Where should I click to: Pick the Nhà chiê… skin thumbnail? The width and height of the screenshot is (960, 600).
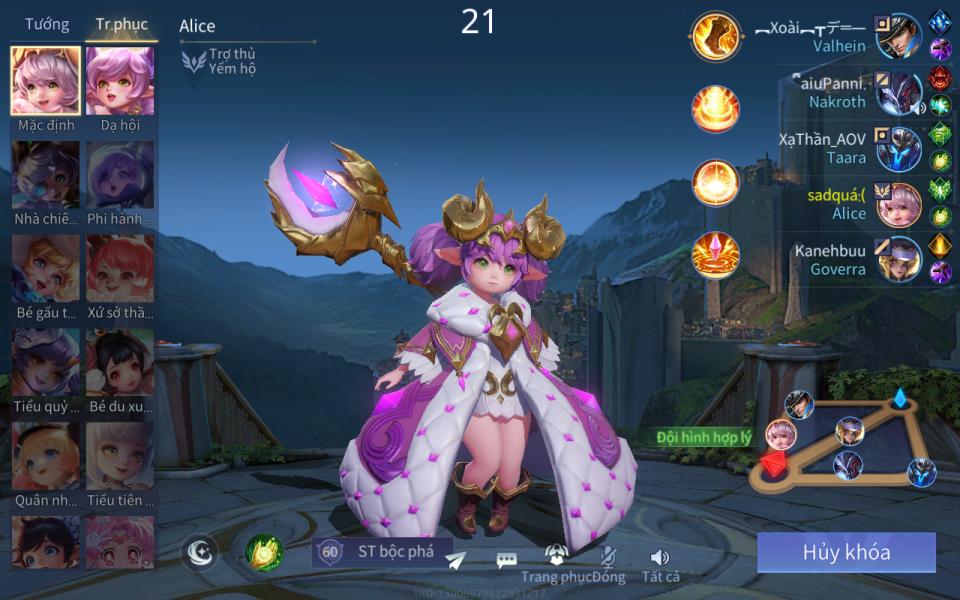46,175
